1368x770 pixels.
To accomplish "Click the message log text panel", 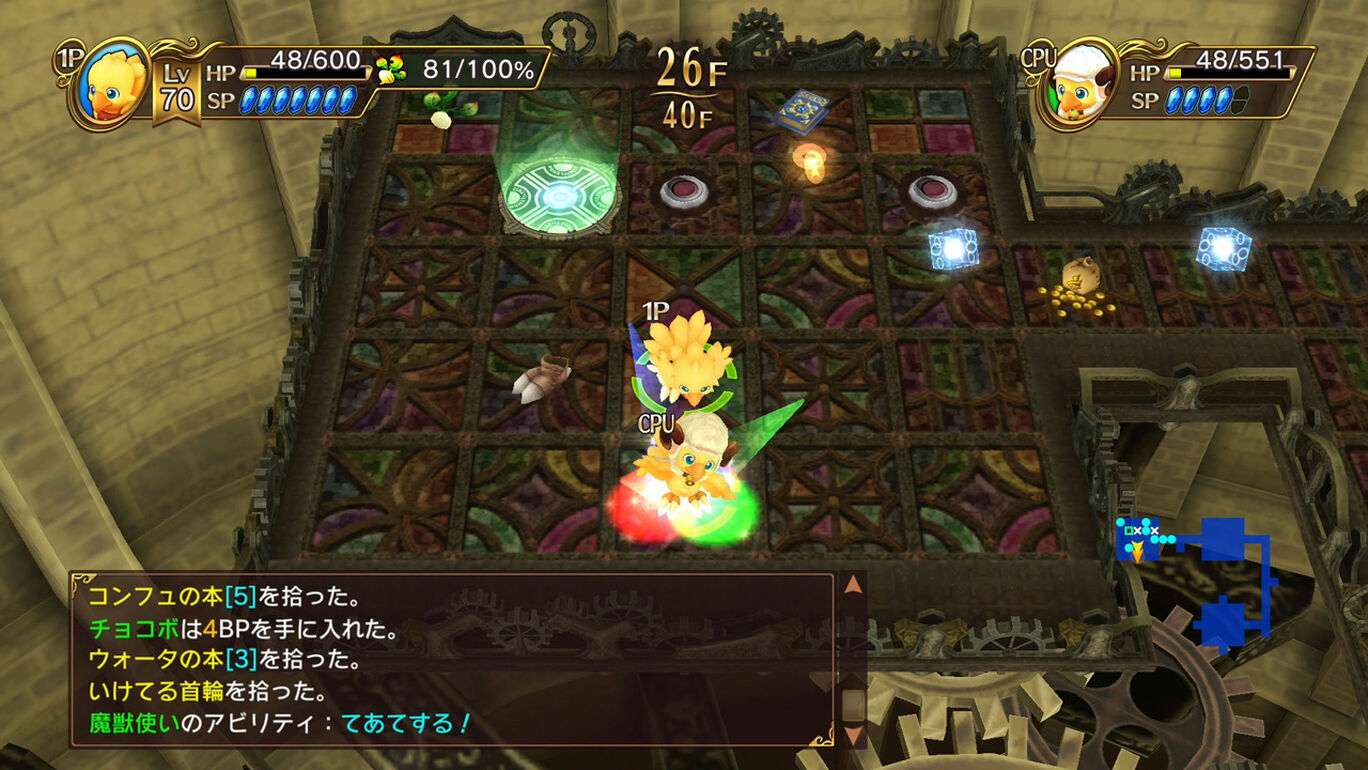I will [450, 659].
